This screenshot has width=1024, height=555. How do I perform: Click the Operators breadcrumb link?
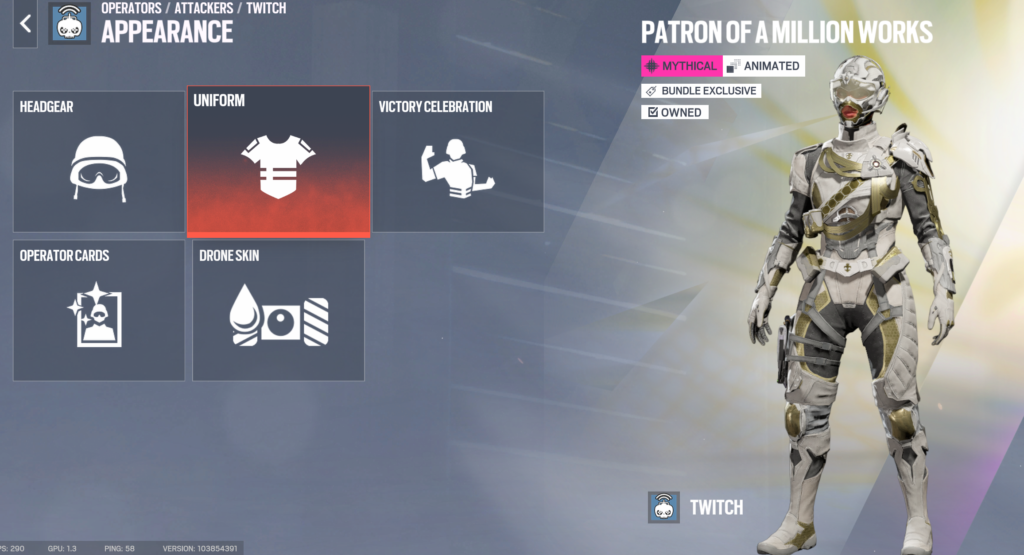[x=131, y=8]
